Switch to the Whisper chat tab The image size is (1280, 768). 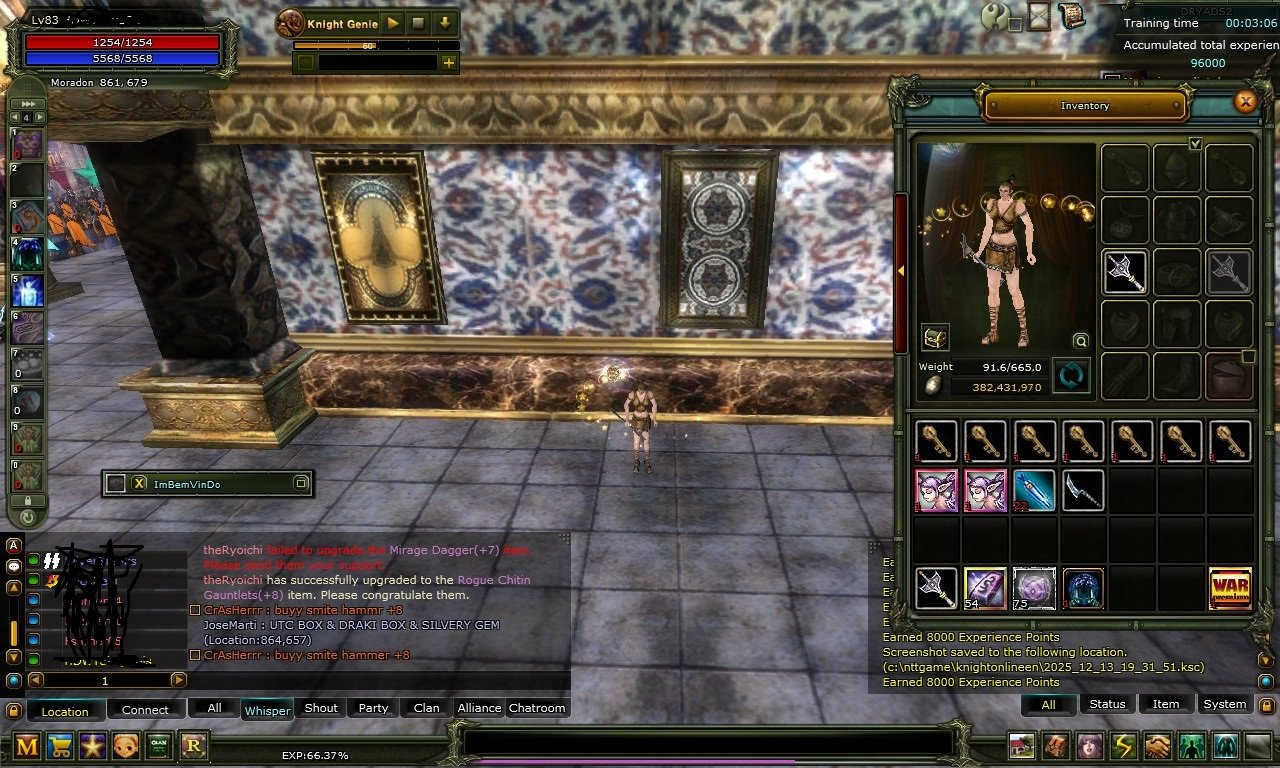(267, 710)
